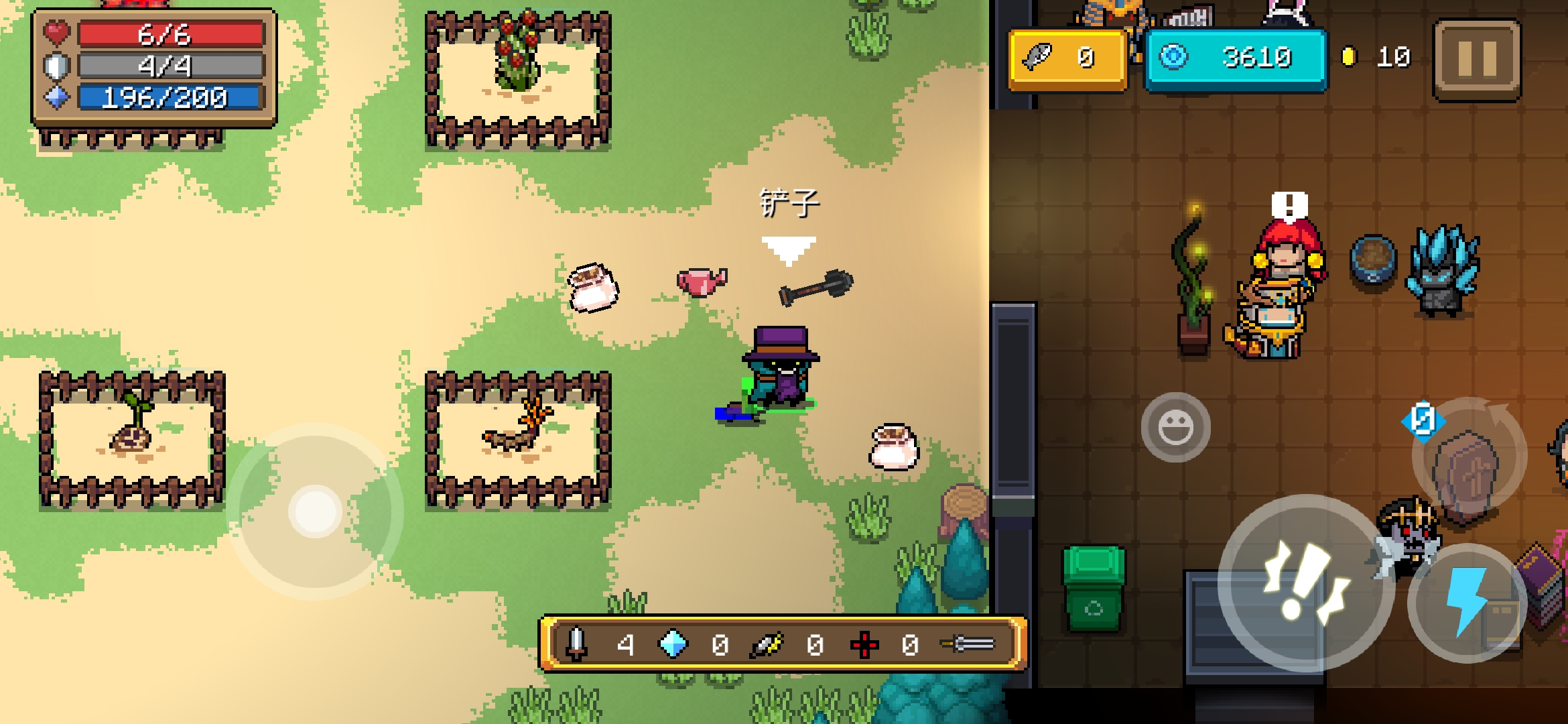Tap the attack button with exclamation marks
1568x724 pixels.
tap(1305, 582)
